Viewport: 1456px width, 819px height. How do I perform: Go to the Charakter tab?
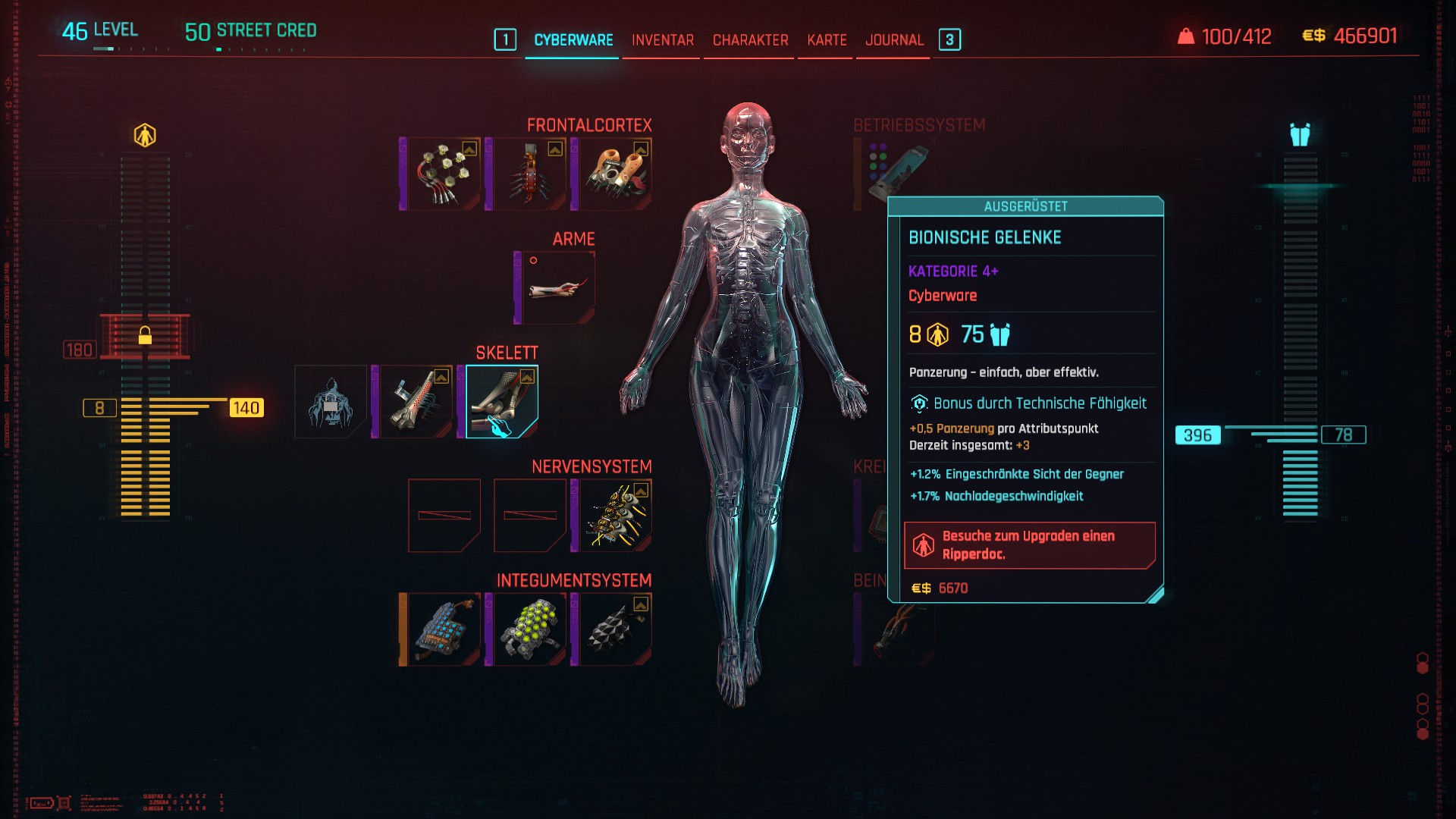[x=750, y=40]
